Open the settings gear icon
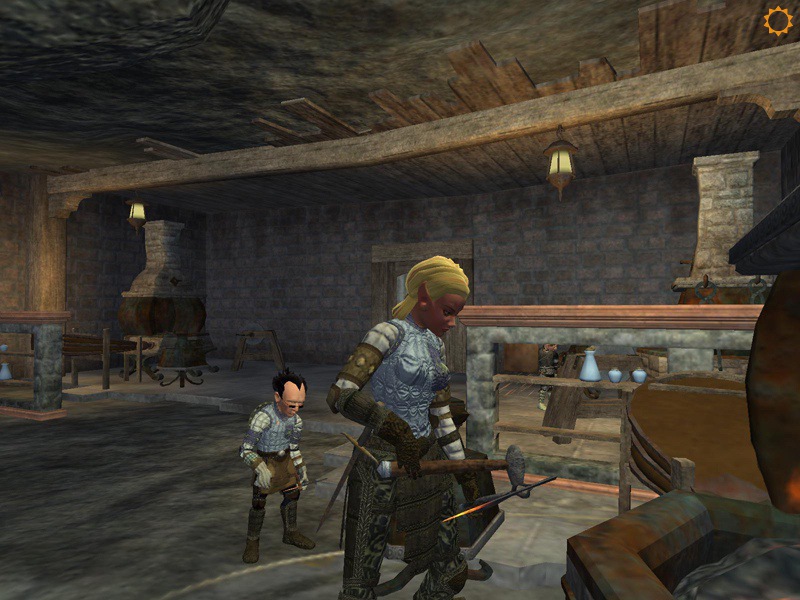800x600 pixels. [x=777, y=21]
